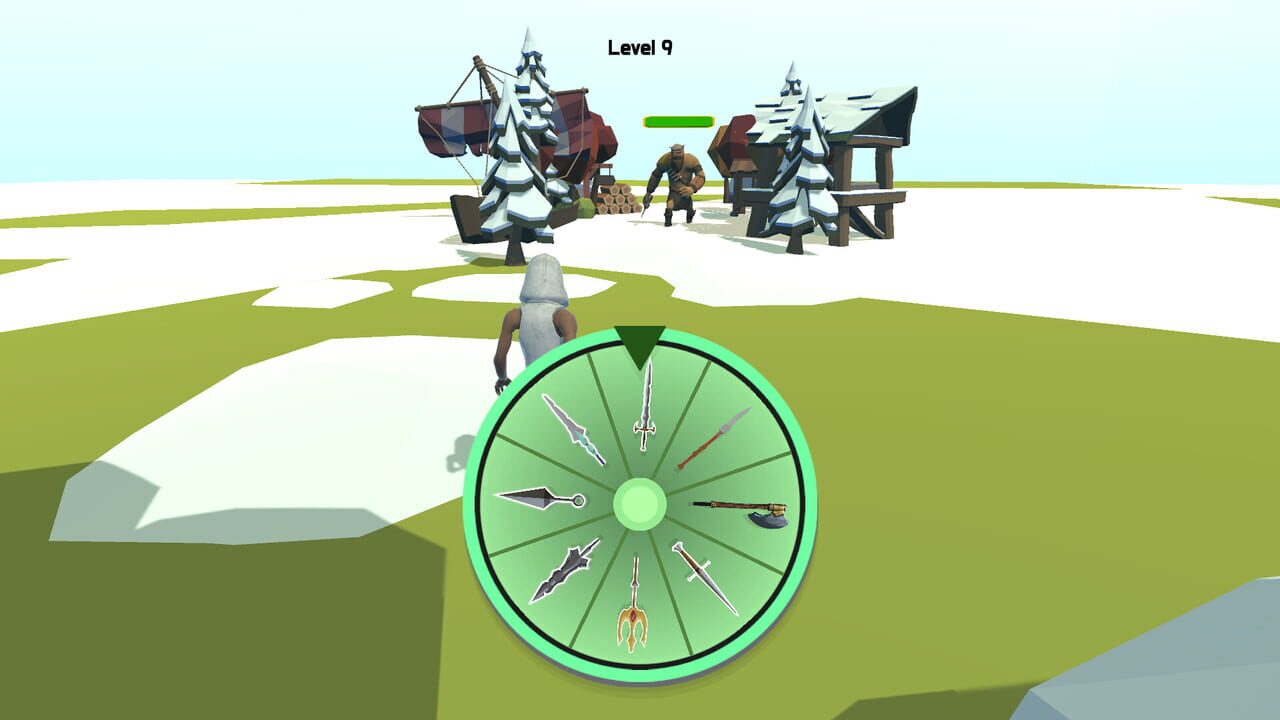Click the stacked log pile near the ogre

(615, 202)
